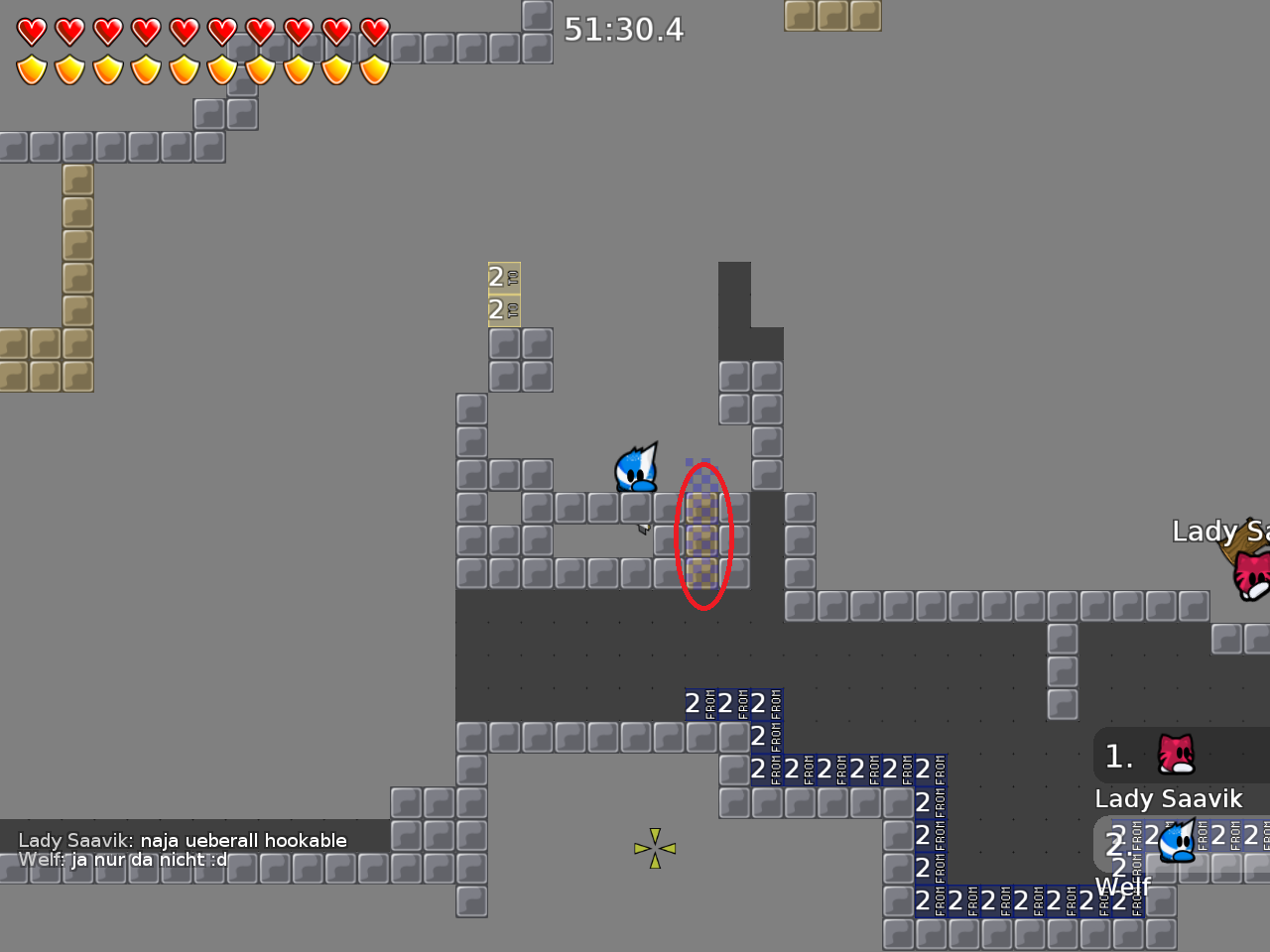Click the blue tee standing on the platform

tap(636, 468)
